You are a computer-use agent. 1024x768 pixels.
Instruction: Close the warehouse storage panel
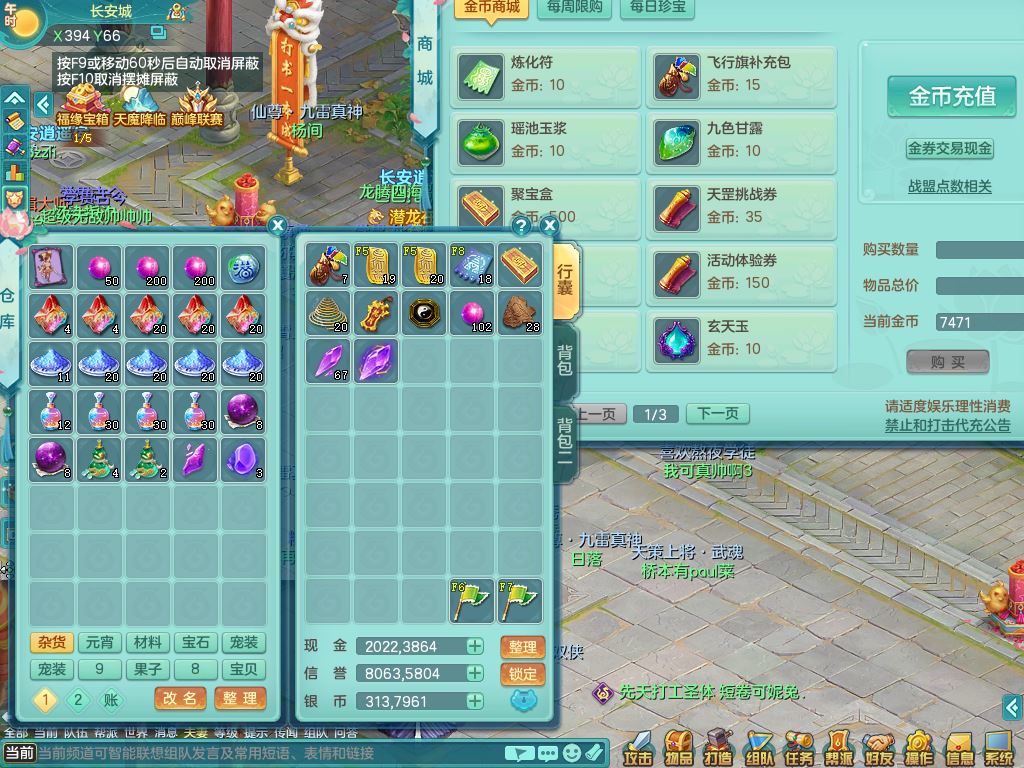coord(278,226)
